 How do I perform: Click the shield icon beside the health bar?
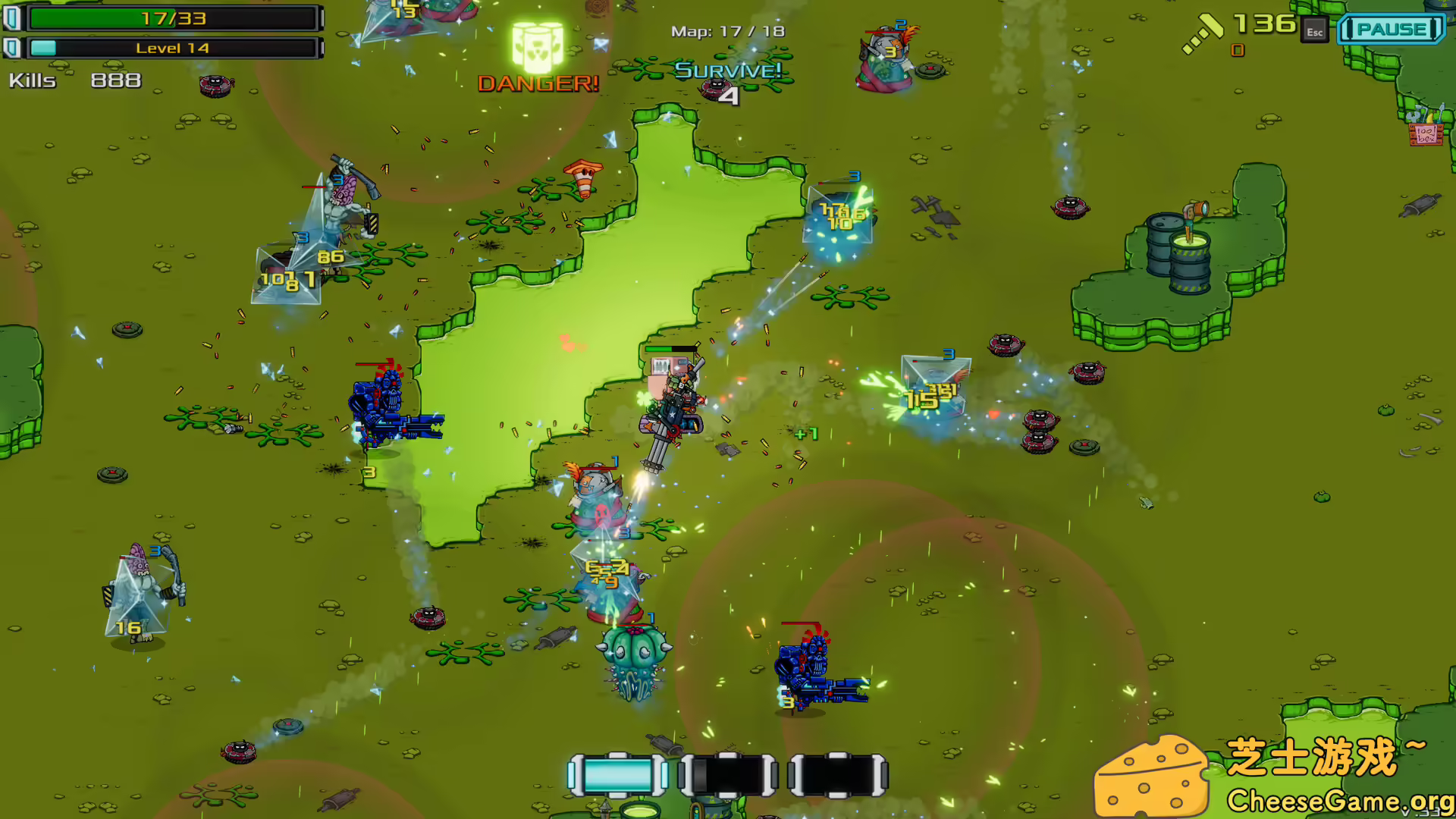[x=13, y=18]
